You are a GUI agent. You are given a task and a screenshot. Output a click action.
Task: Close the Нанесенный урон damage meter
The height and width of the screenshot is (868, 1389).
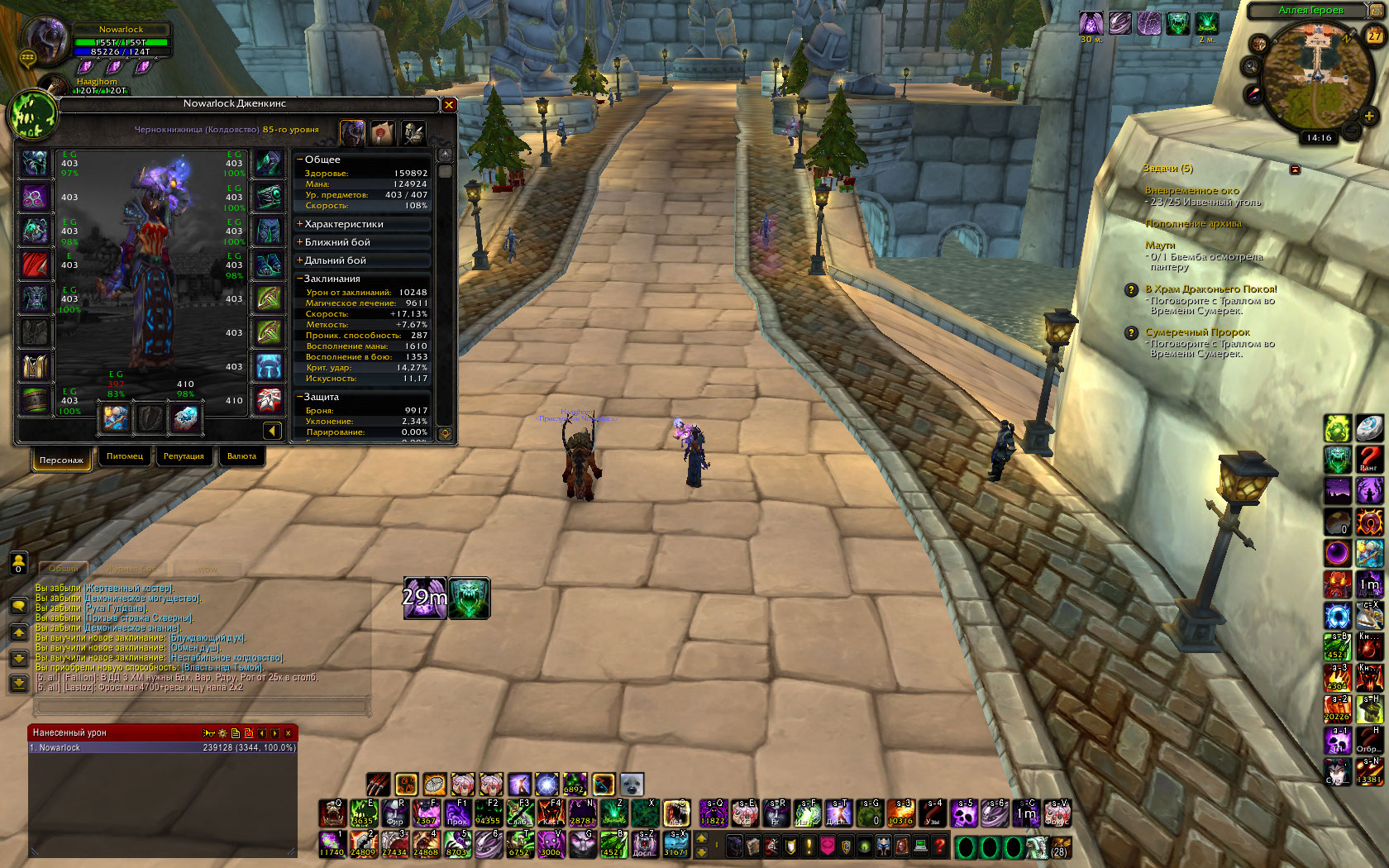(x=288, y=733)
